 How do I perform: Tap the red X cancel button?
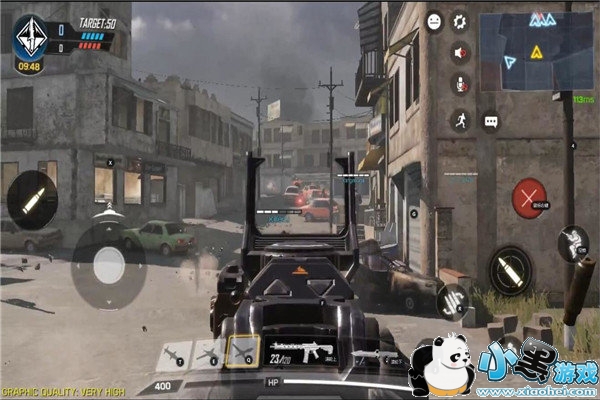pyautogui.click(x=529, y=197)
